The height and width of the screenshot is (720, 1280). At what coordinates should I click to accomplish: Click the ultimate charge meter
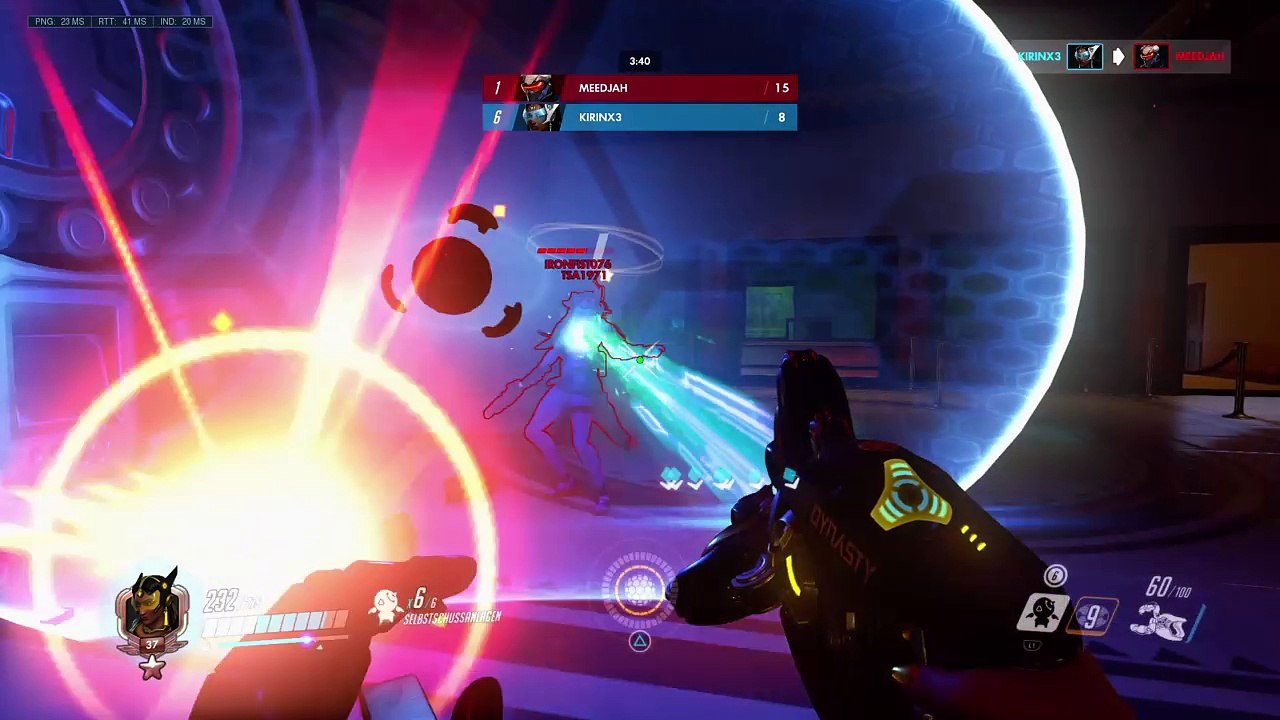(x=639, y=588)
